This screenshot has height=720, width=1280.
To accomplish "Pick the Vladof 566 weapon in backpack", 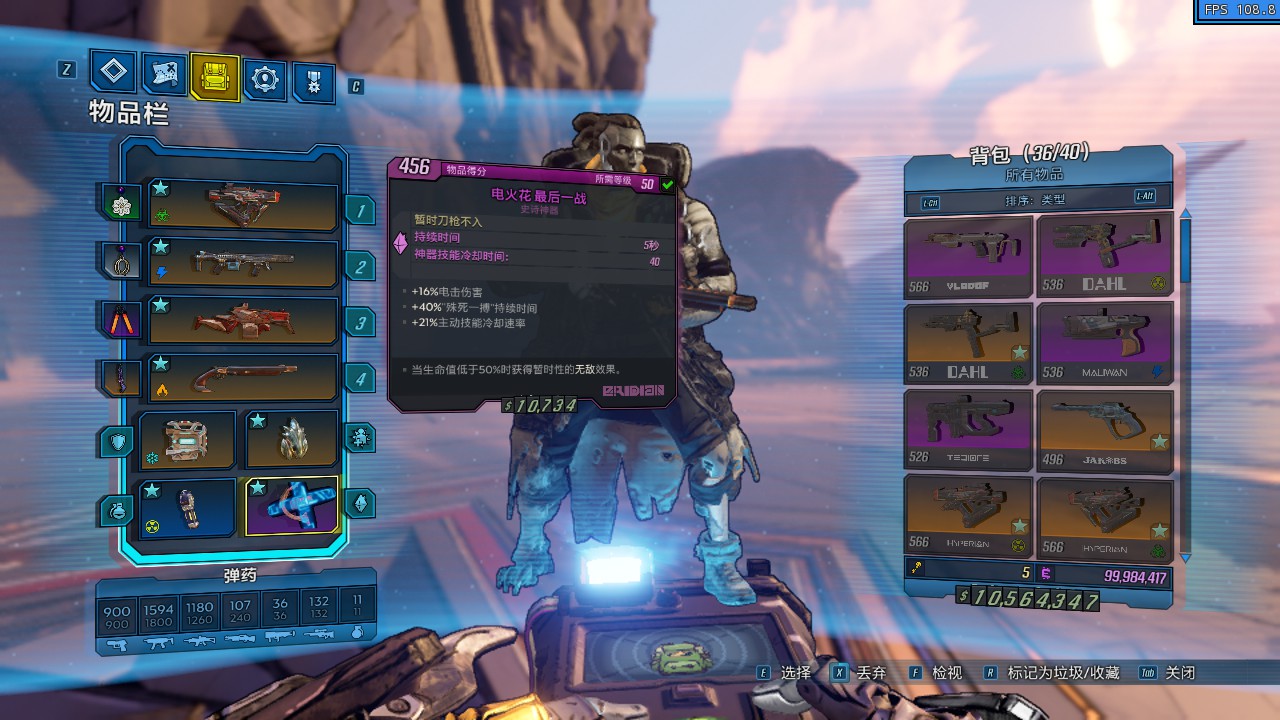I will click(968, 257).
